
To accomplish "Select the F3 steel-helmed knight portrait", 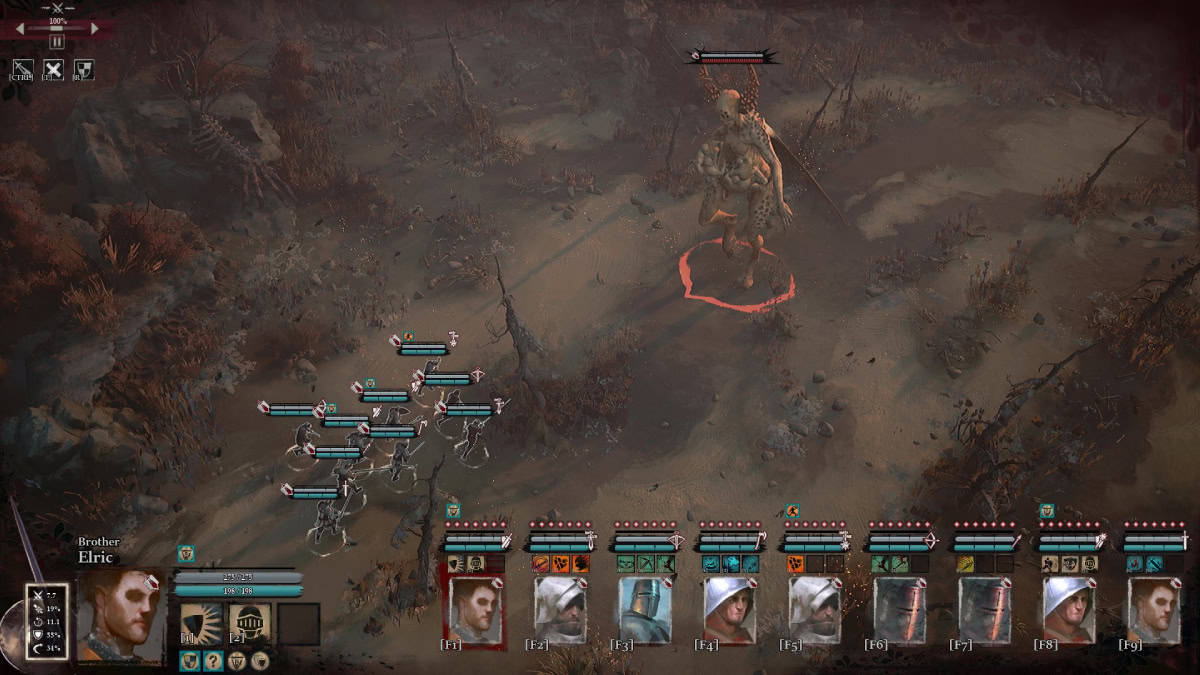I will (645, 607).
